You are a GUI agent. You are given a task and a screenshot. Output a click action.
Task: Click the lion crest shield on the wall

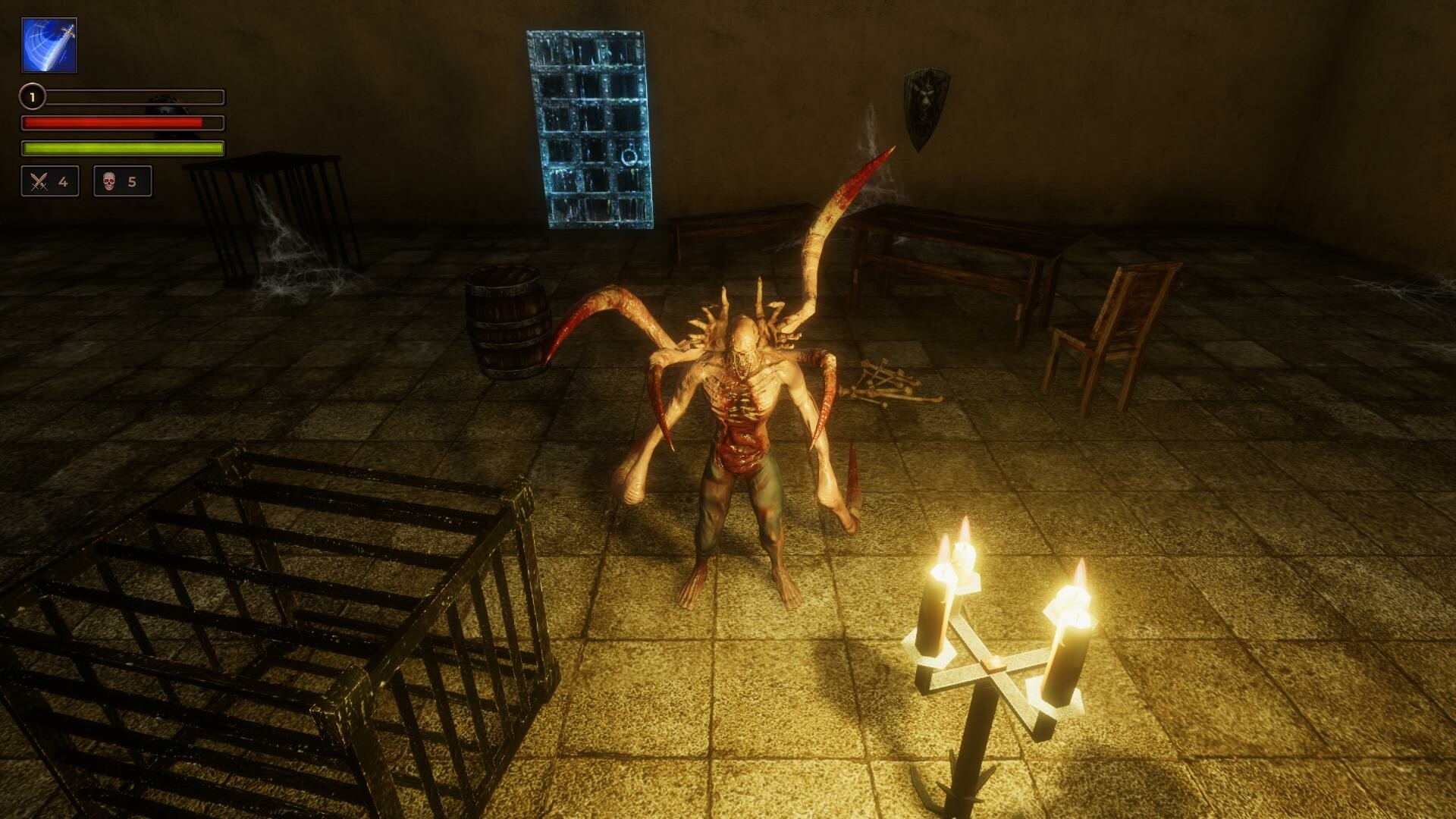pyautogui.click(x=925, y=106)
